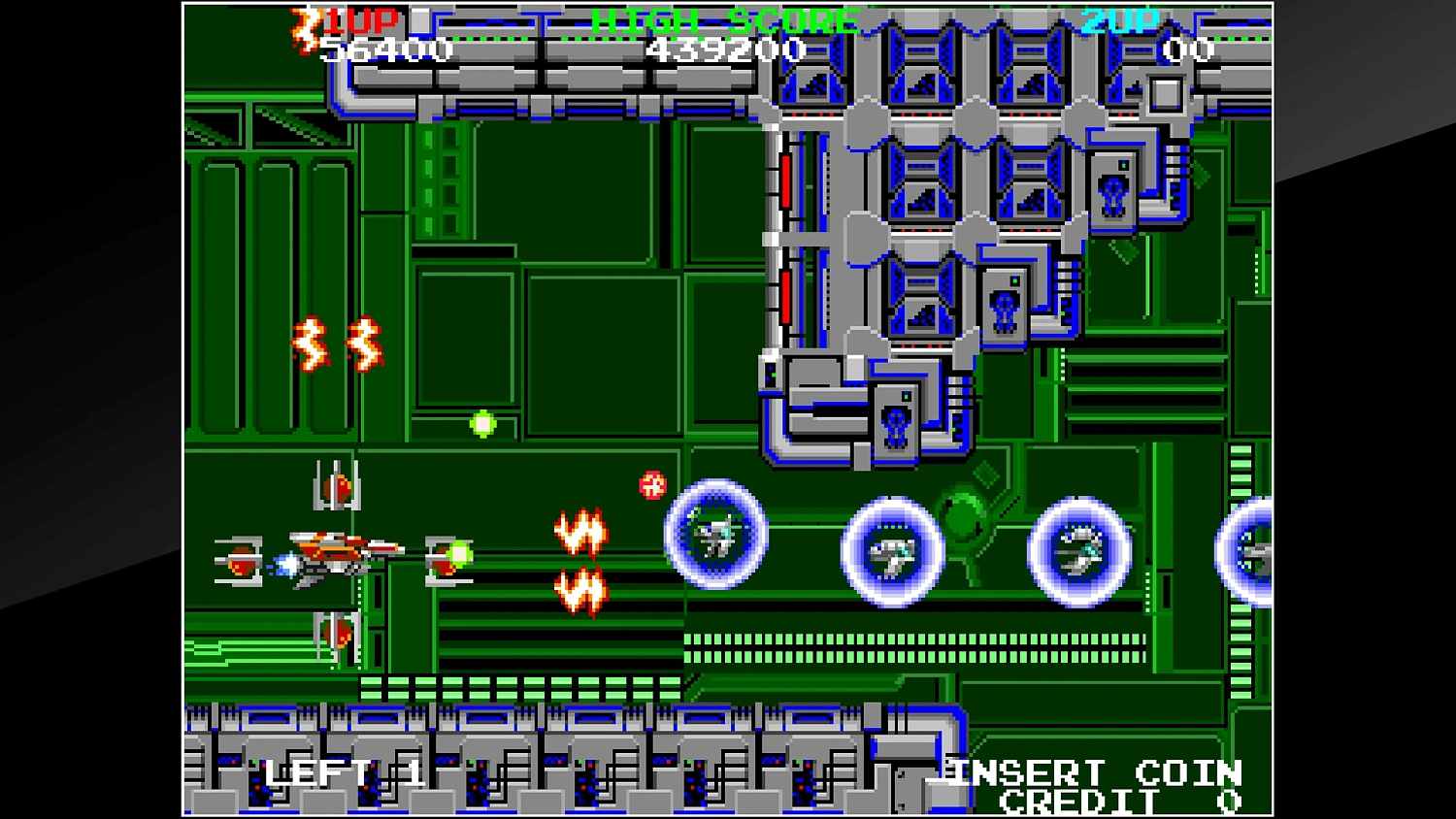Image resolution: width=1456 pixels, height=819 pixels.
Task: Select the green power-up orb
Action: point(482,421)
